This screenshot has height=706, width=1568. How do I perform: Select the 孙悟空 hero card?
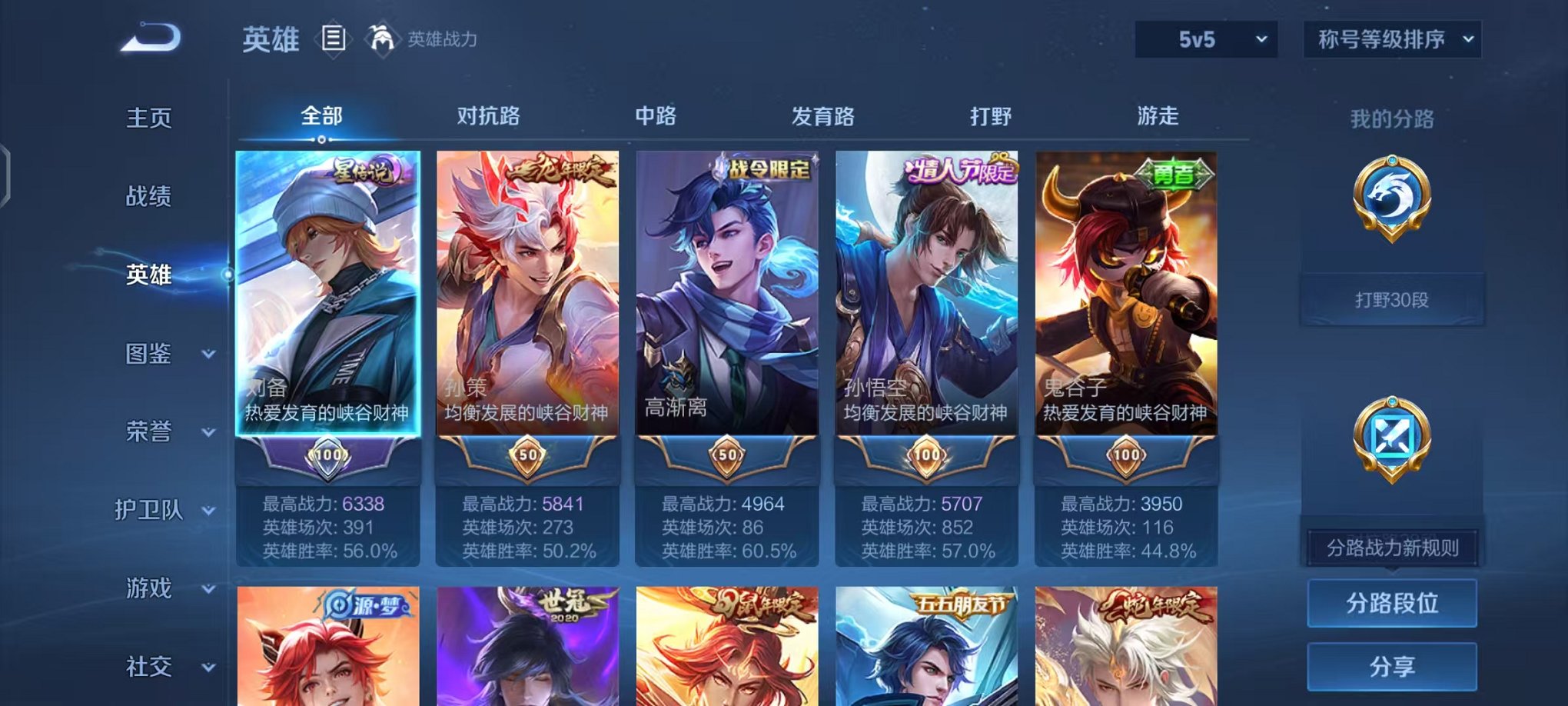[925, 308]
